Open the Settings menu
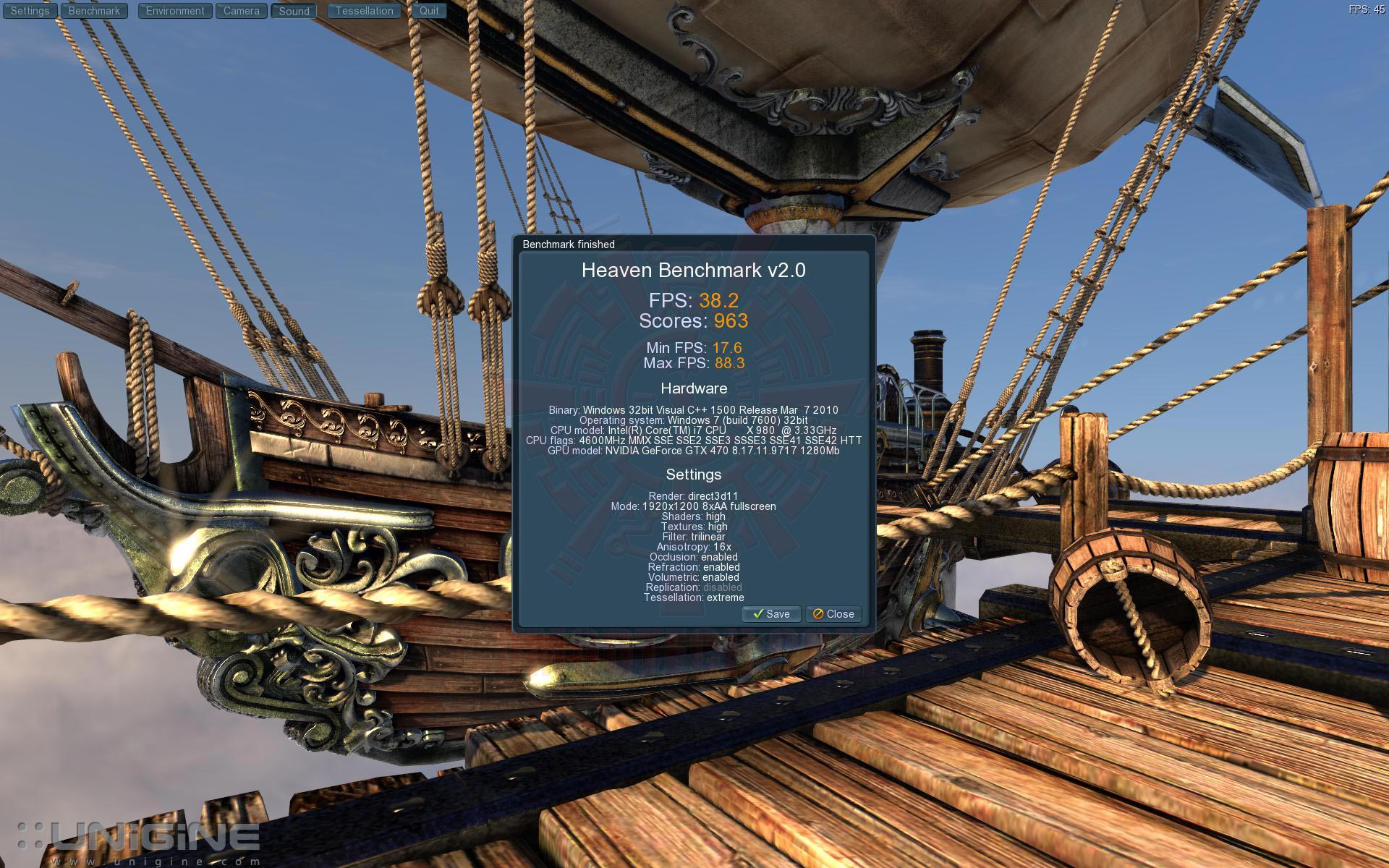The image size is (1389, 868). pos(30,11)
